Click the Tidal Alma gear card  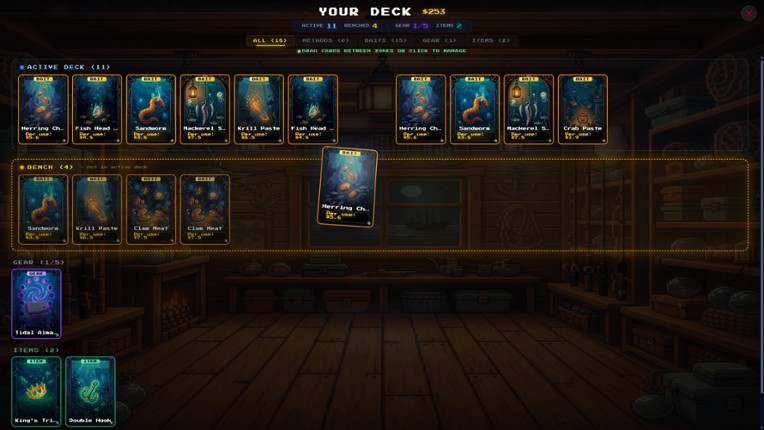click(36, 303)
